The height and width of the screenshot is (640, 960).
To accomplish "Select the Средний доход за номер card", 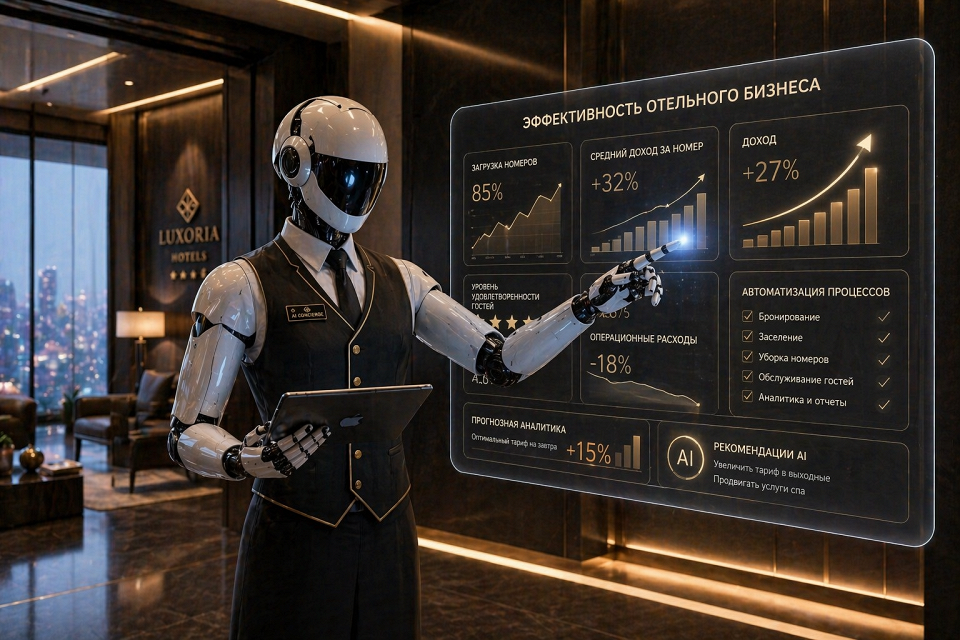I will 649,196.
